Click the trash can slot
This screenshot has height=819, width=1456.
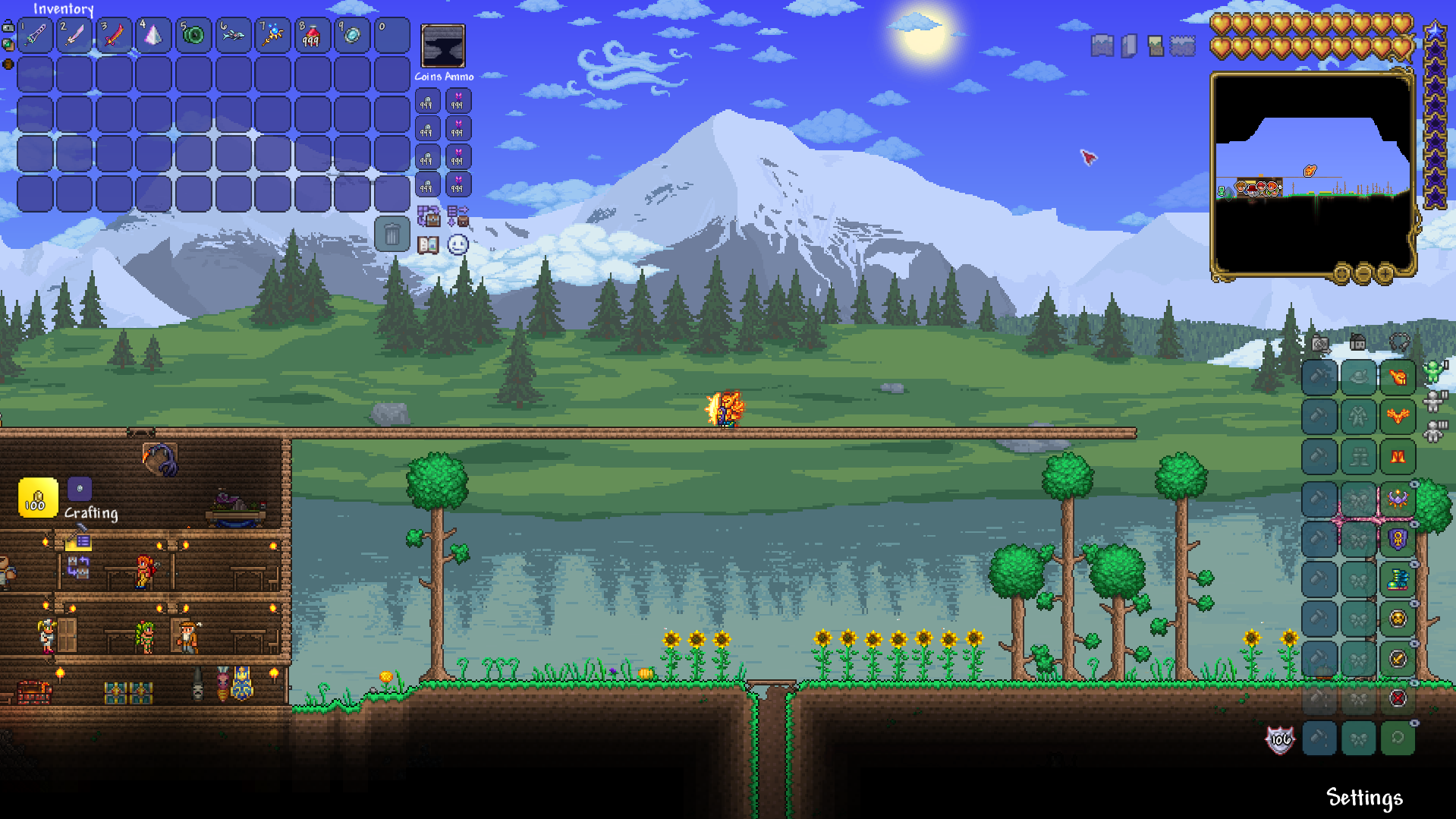click(x=392, y=235)
